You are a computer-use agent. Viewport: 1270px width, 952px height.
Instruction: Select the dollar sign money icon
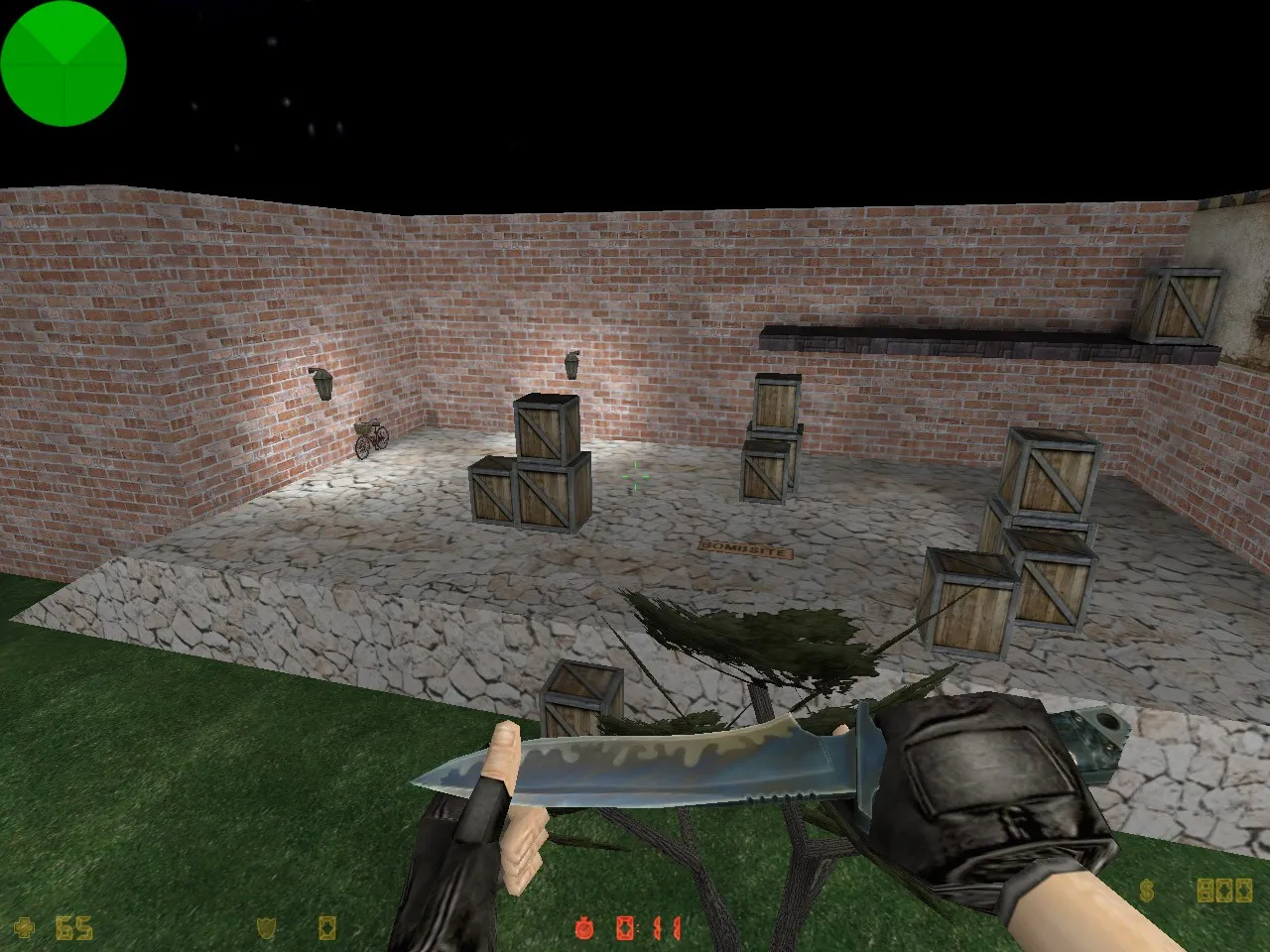point(1146,889)
